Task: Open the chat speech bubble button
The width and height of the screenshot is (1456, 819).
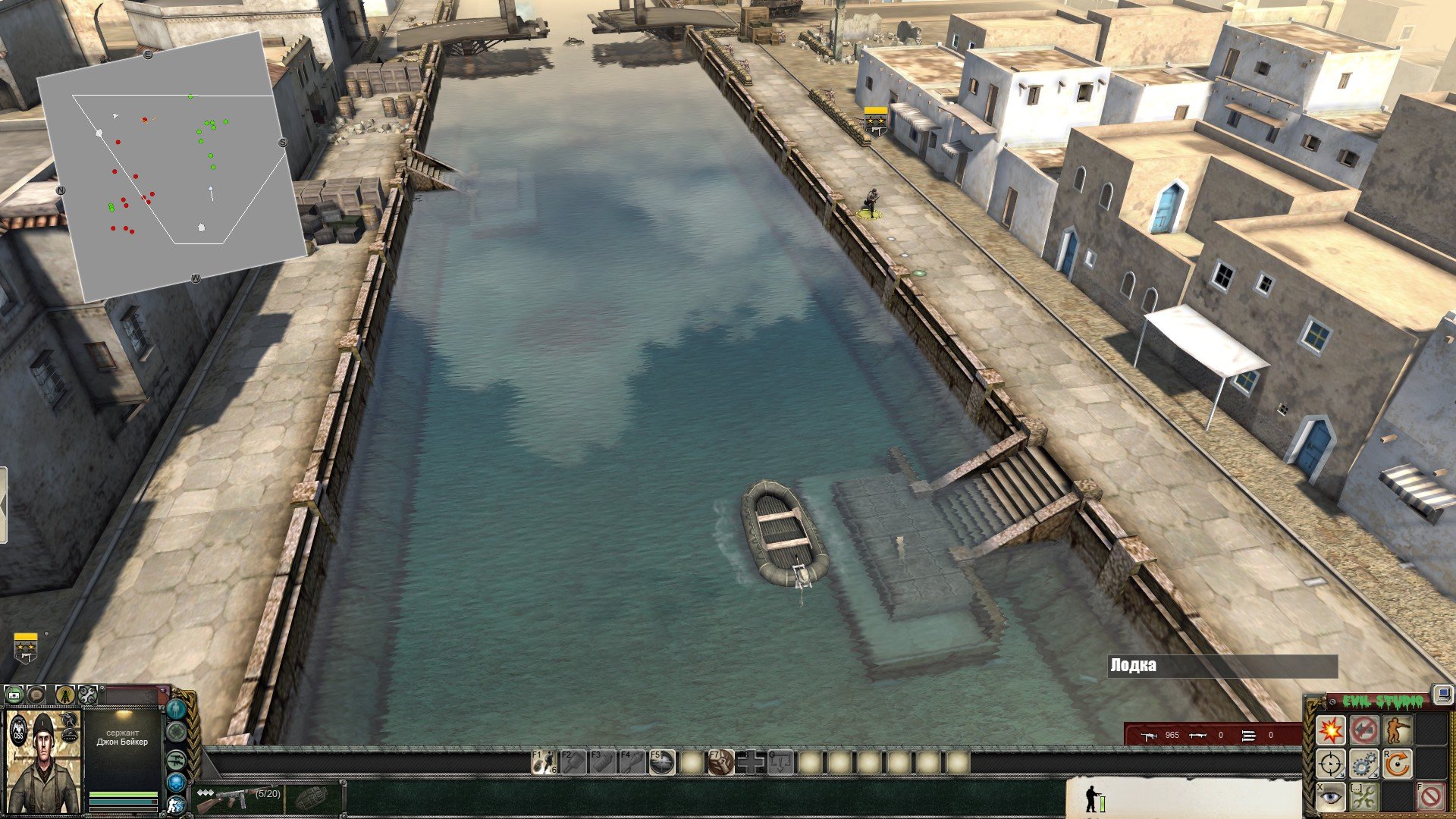Action: [36, 694]
